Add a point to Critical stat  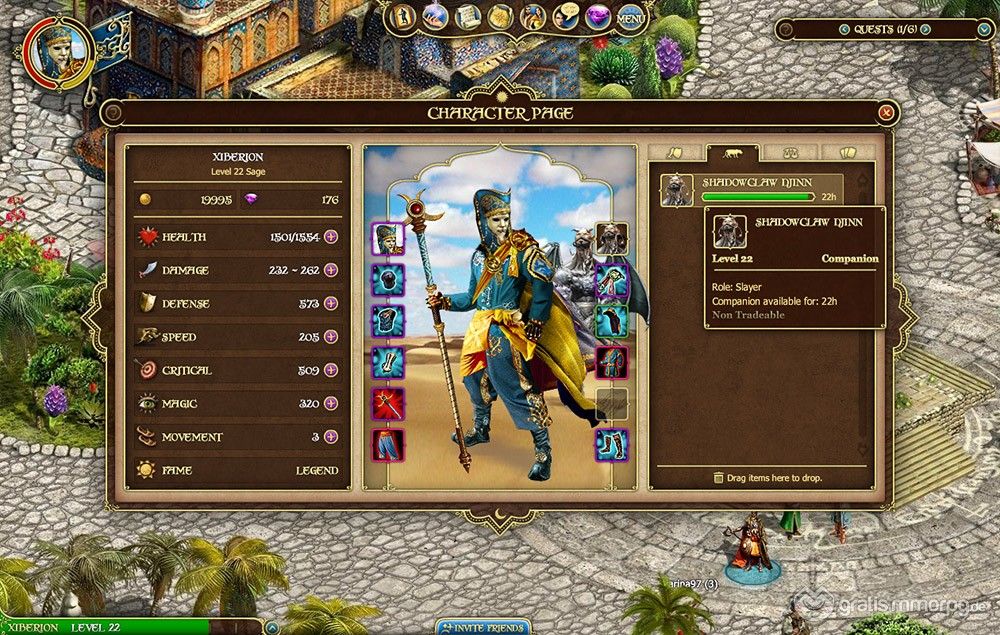[331, 370]
